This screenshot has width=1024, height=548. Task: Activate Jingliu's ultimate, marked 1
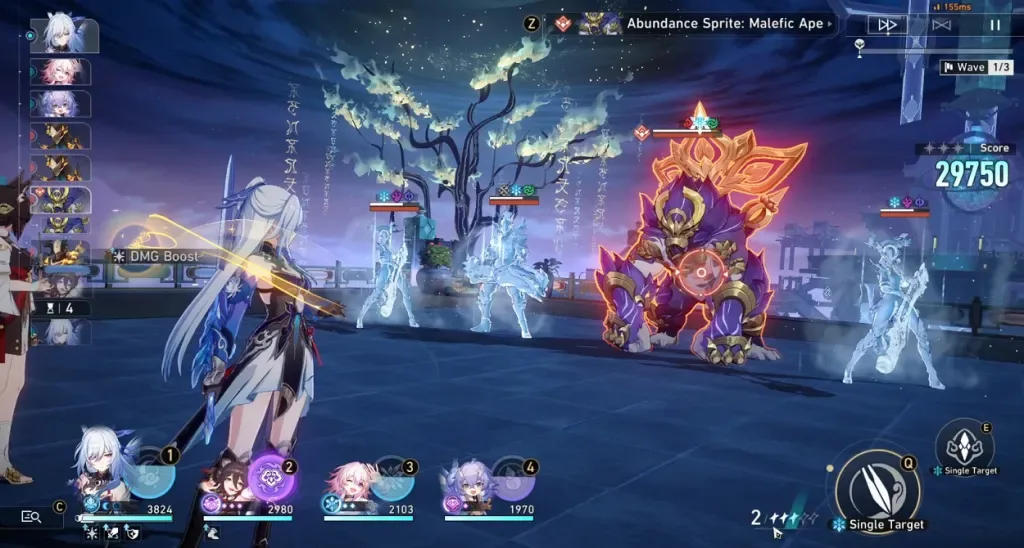click(152, 473)
